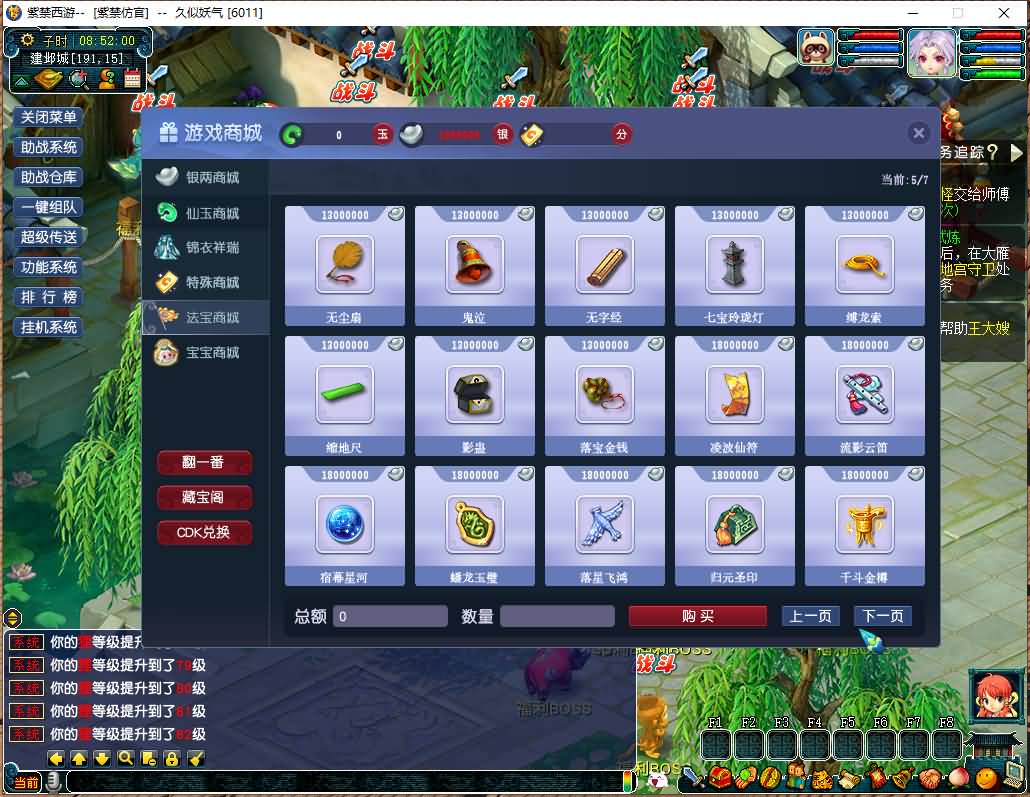
Task: Go to the next page with 下一页
Action: [883, 616]
